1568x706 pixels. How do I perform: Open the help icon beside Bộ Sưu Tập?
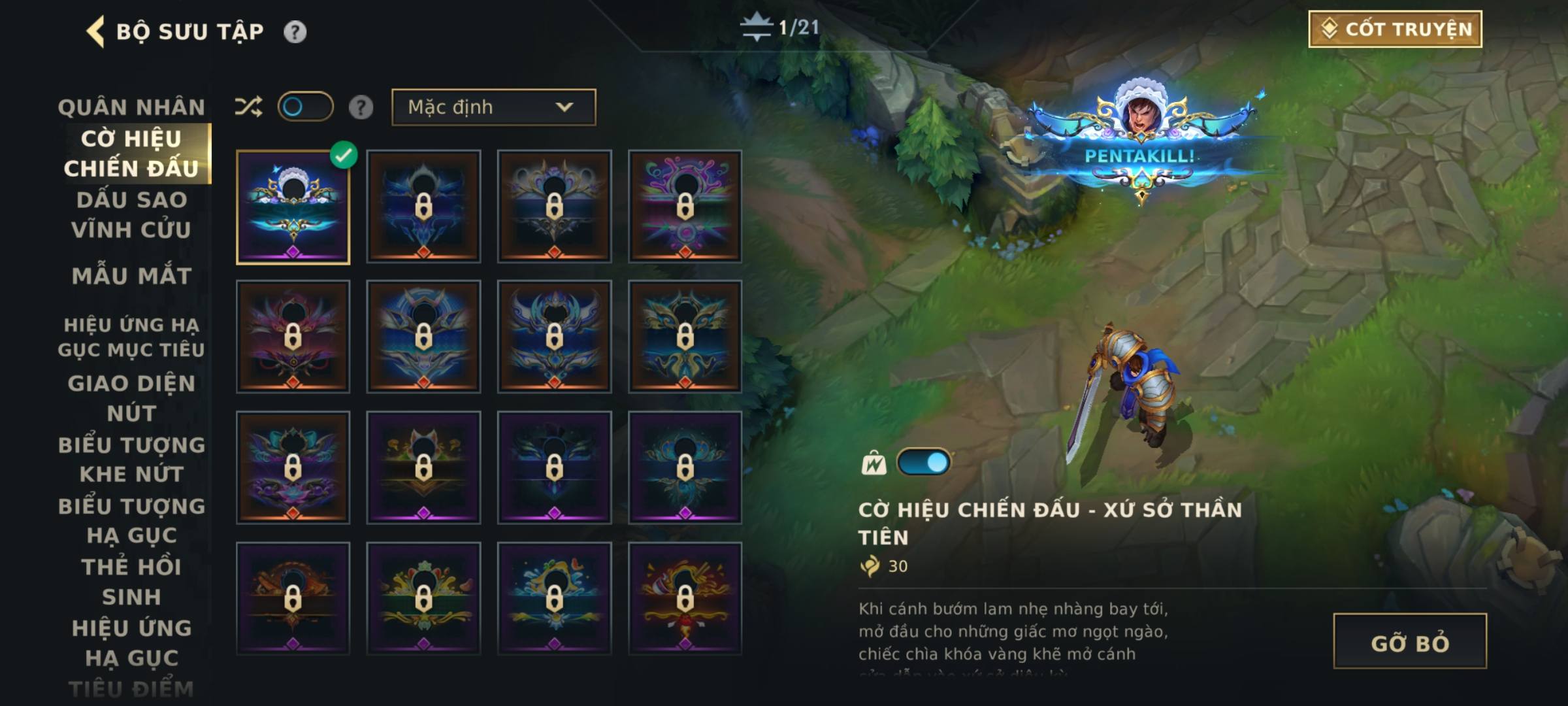click(295, 32)
